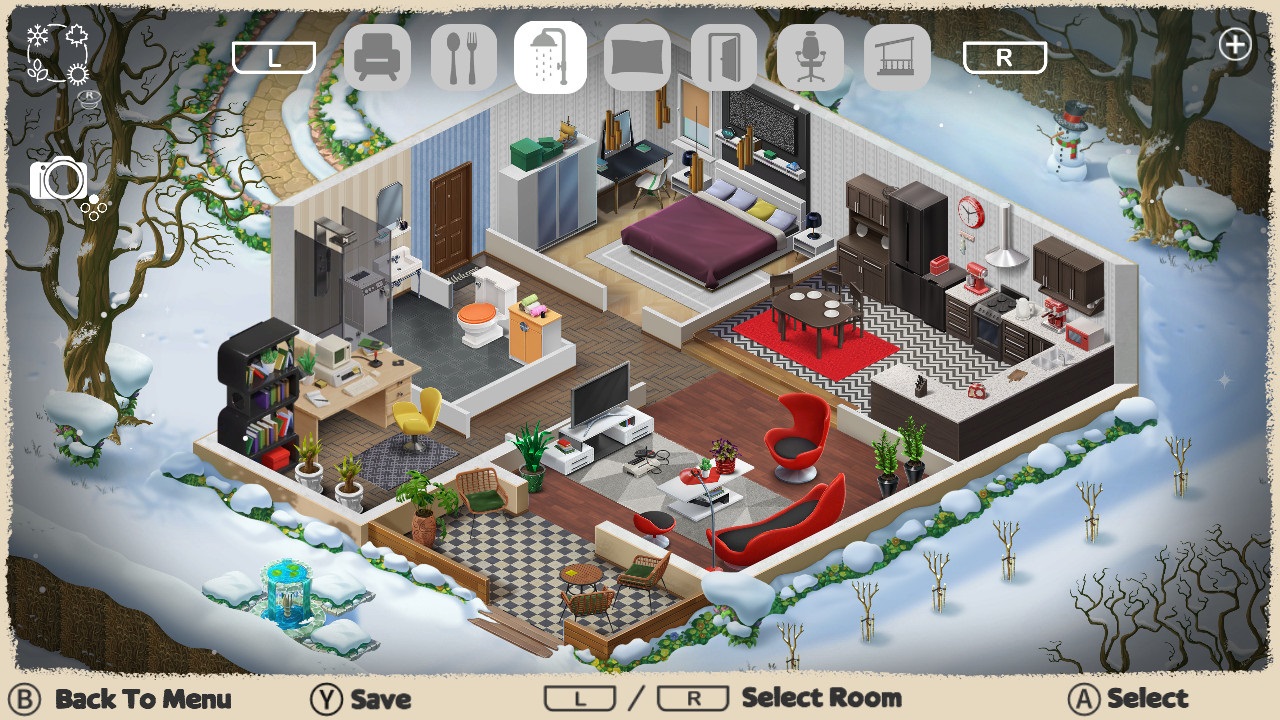Switch the season to summer via the sun icon
Viewport: 1280px width, 720px height.
coord(77,72)
